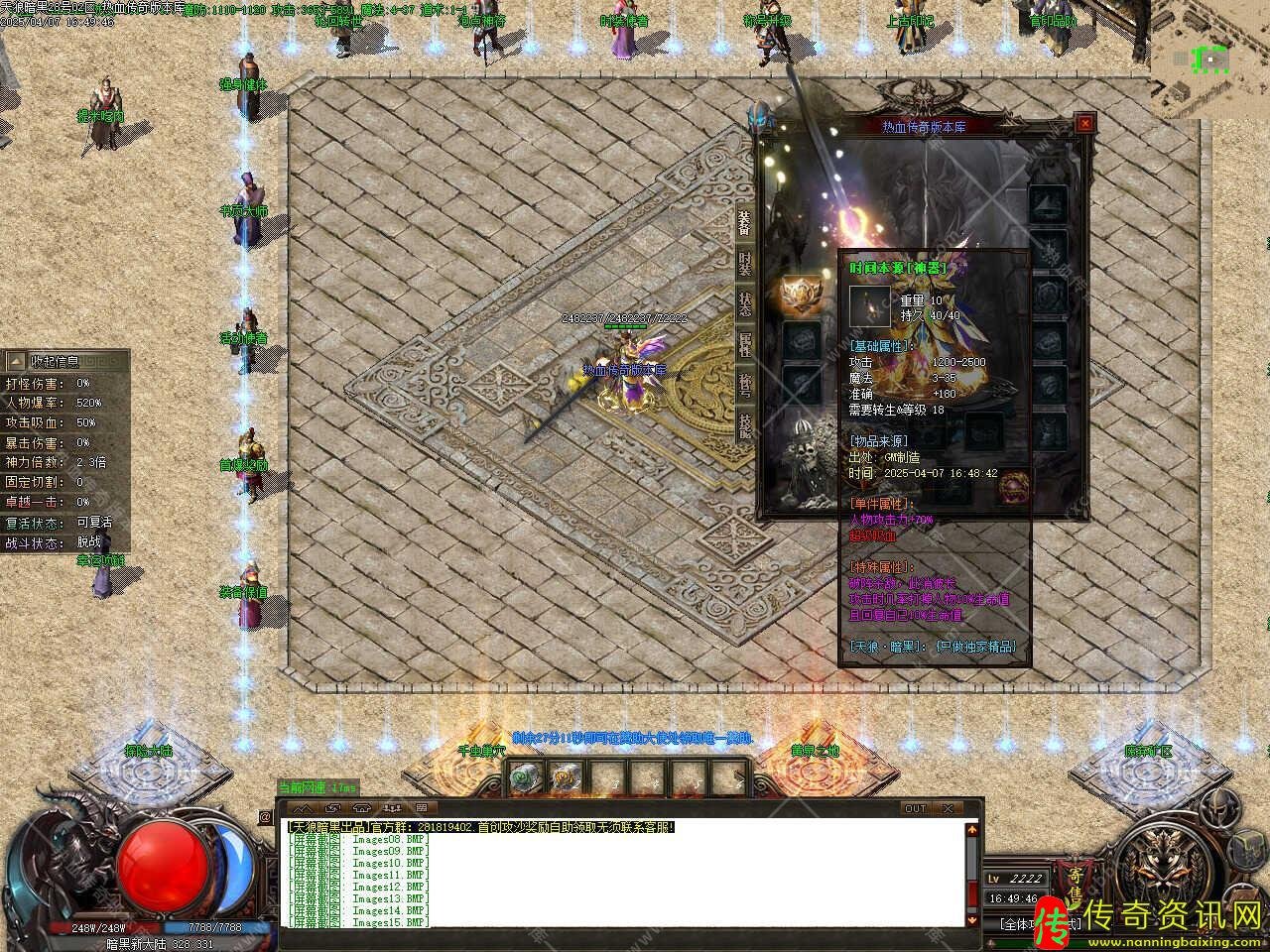Screen dimensions: 1270x952
Task: Select the 技能 skills tab
Action: point(744,423)
